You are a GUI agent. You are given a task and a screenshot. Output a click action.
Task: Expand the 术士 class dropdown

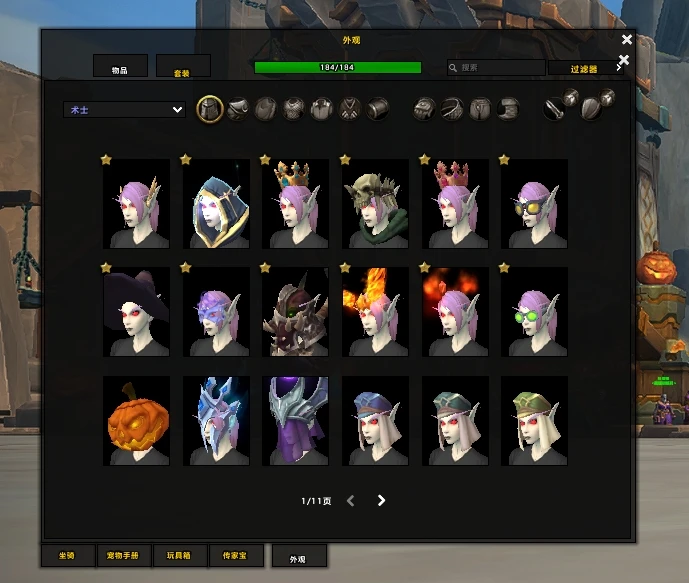point(125,110)
